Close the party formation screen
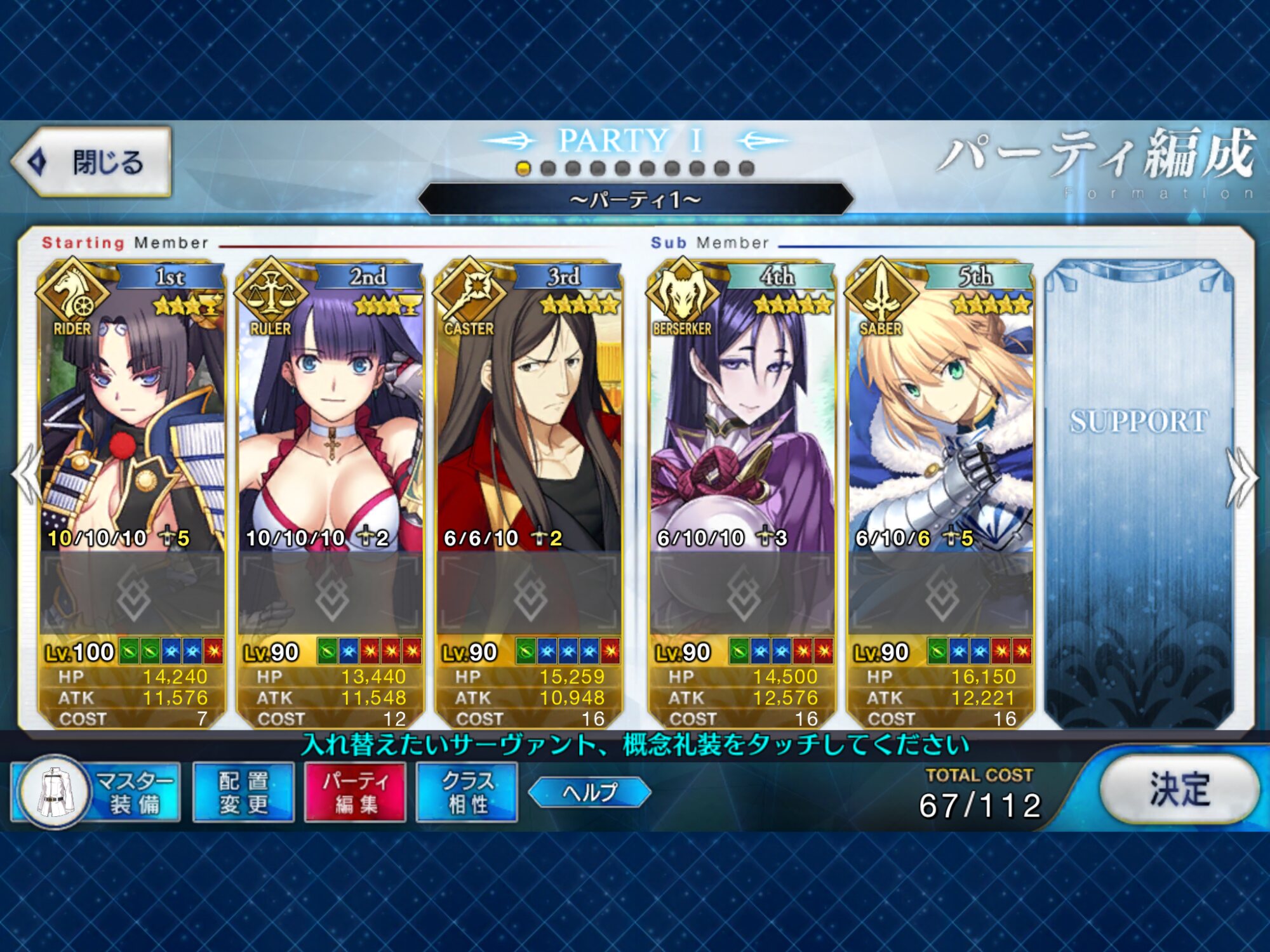The width and height of the screenshot is (1270, 952). [x=92, y=162]
